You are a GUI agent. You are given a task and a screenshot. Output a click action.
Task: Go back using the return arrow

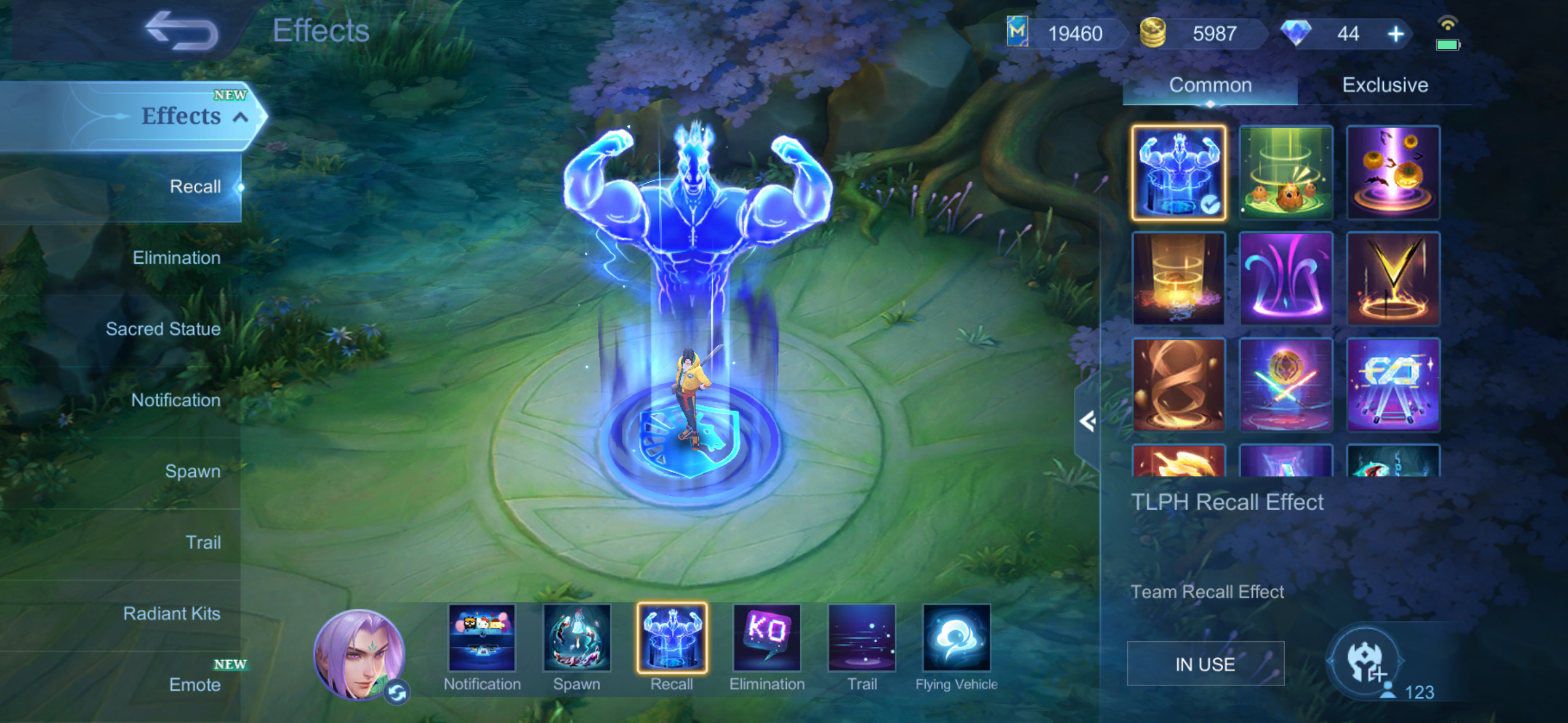[x=181, y=31]
